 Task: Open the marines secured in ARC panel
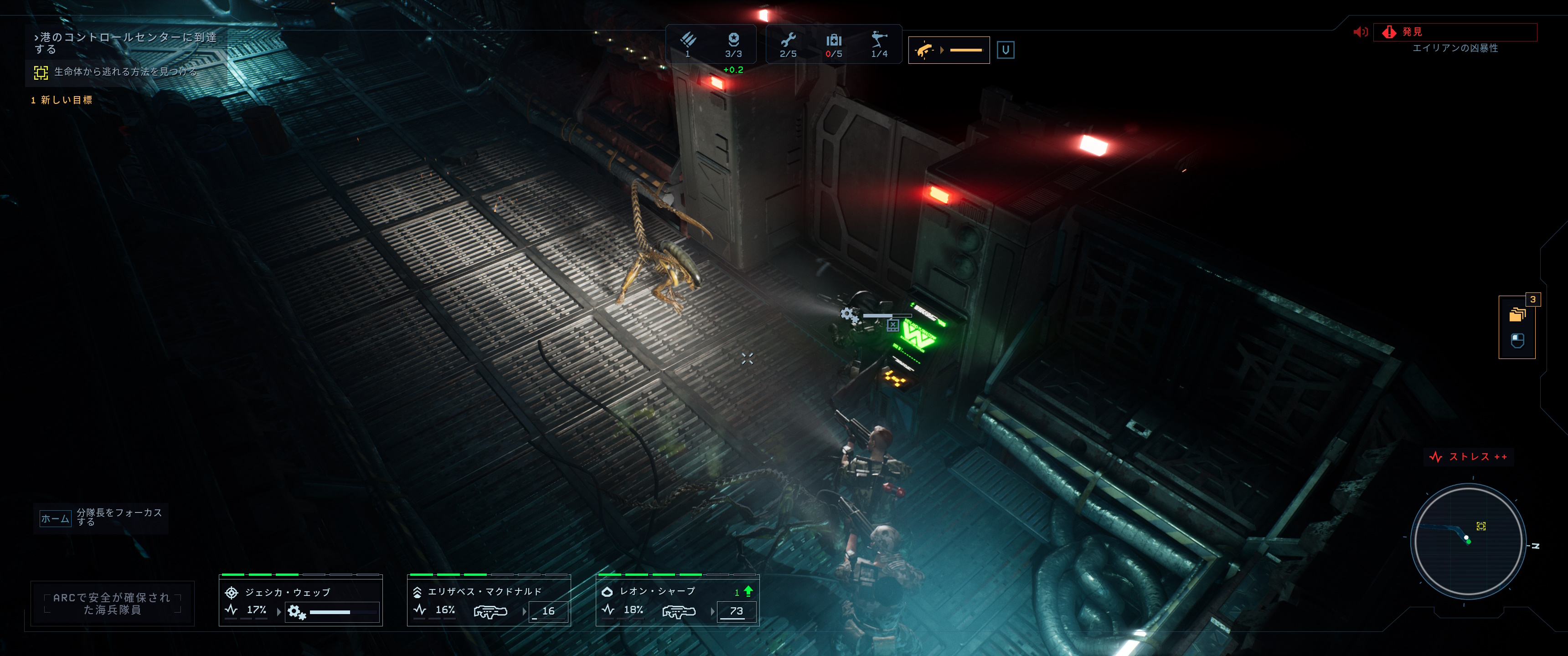tap(113, 603)
